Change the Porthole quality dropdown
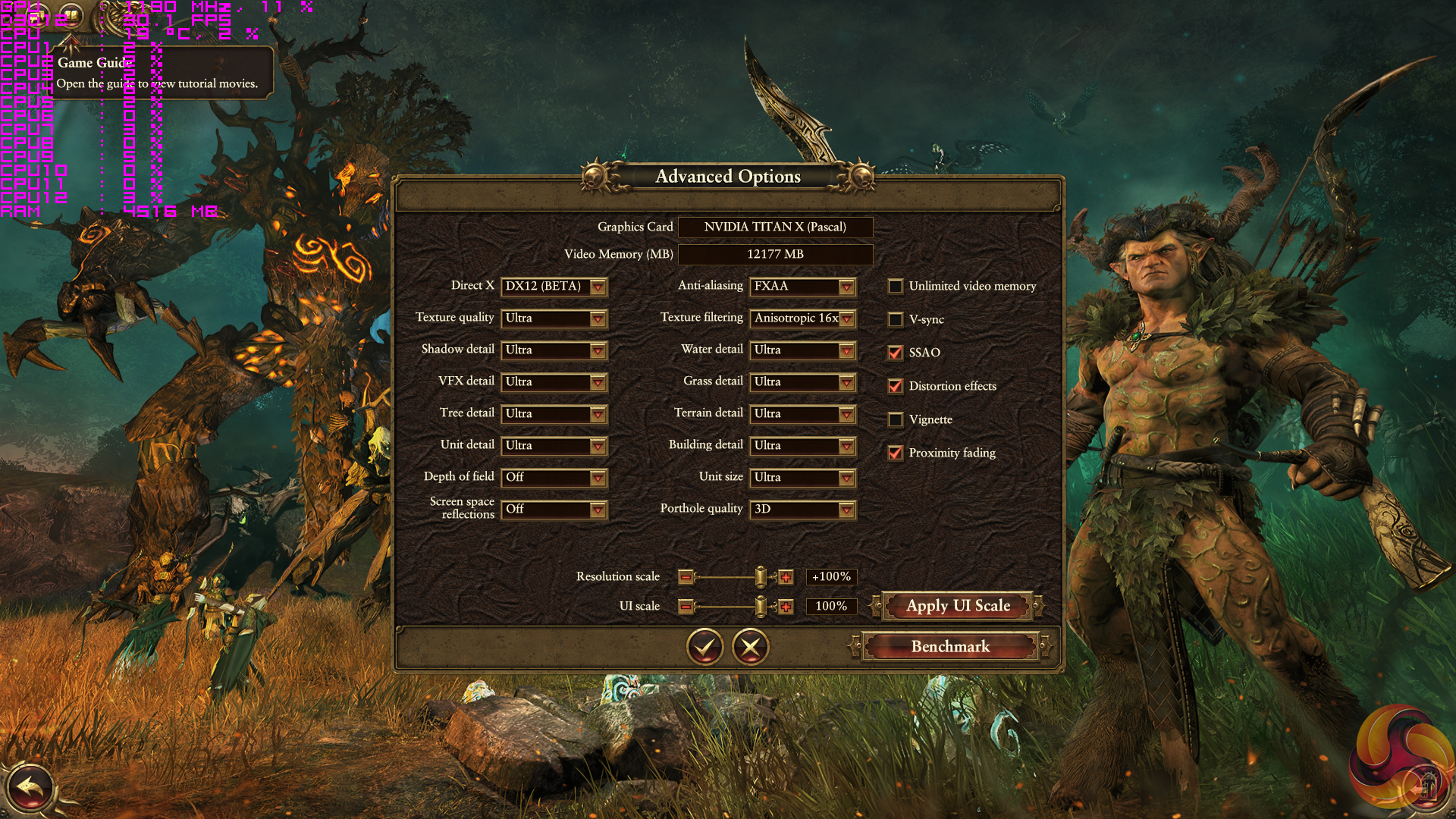The width and height of the screenshot is (1456, 819). point(802,510)
